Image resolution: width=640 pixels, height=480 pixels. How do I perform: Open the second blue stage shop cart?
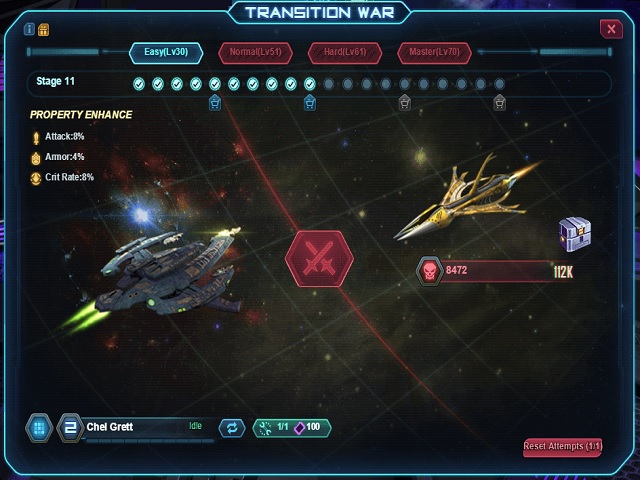[310, 102]
